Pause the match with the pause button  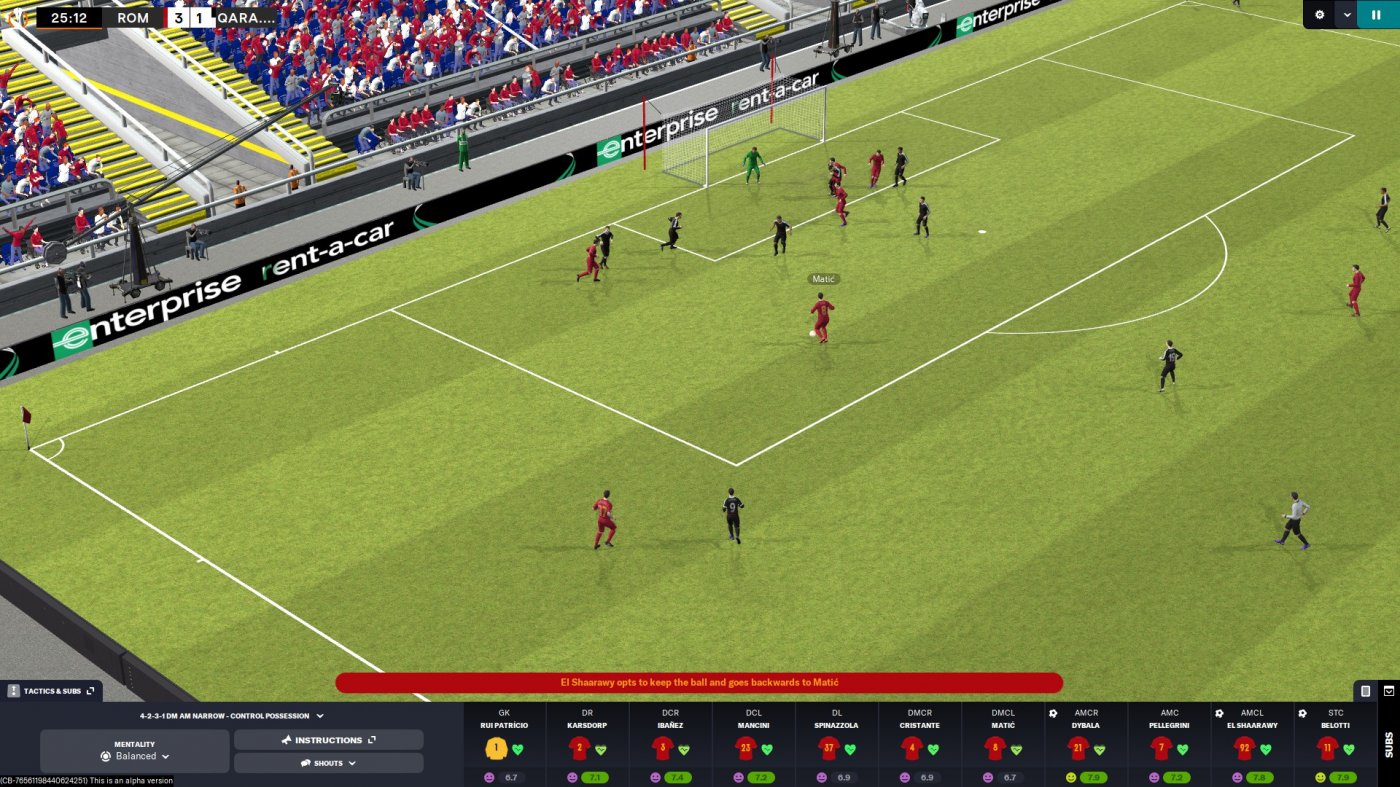tap(1376, 14)
